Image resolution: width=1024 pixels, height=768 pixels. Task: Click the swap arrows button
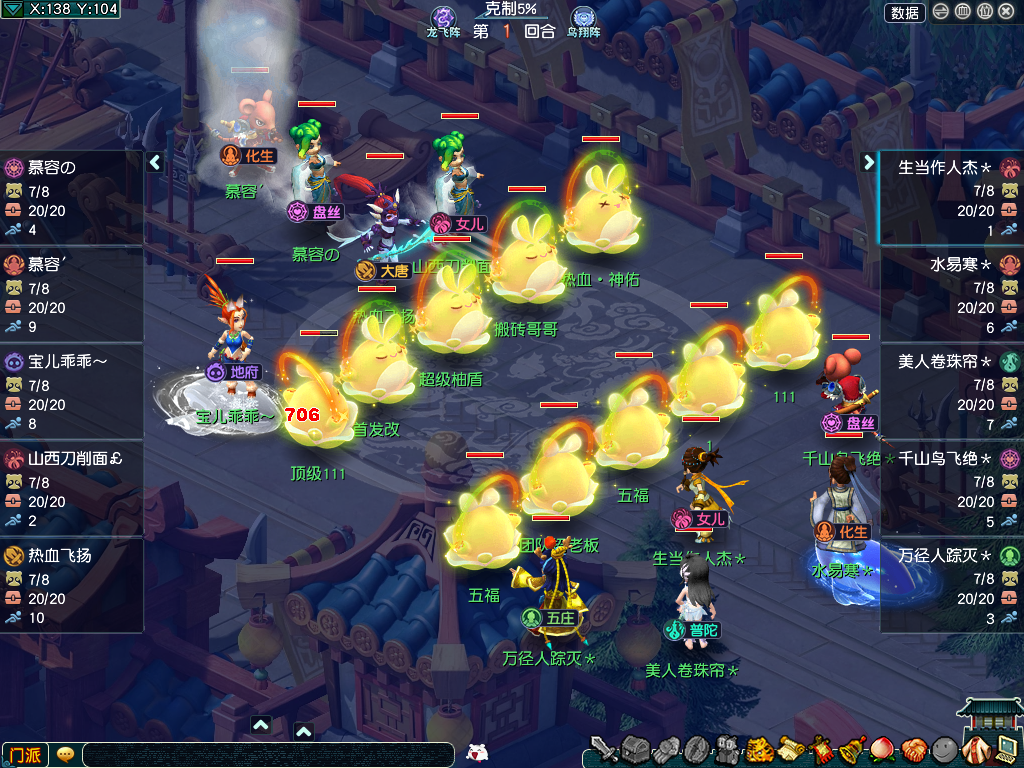(941, 12)
